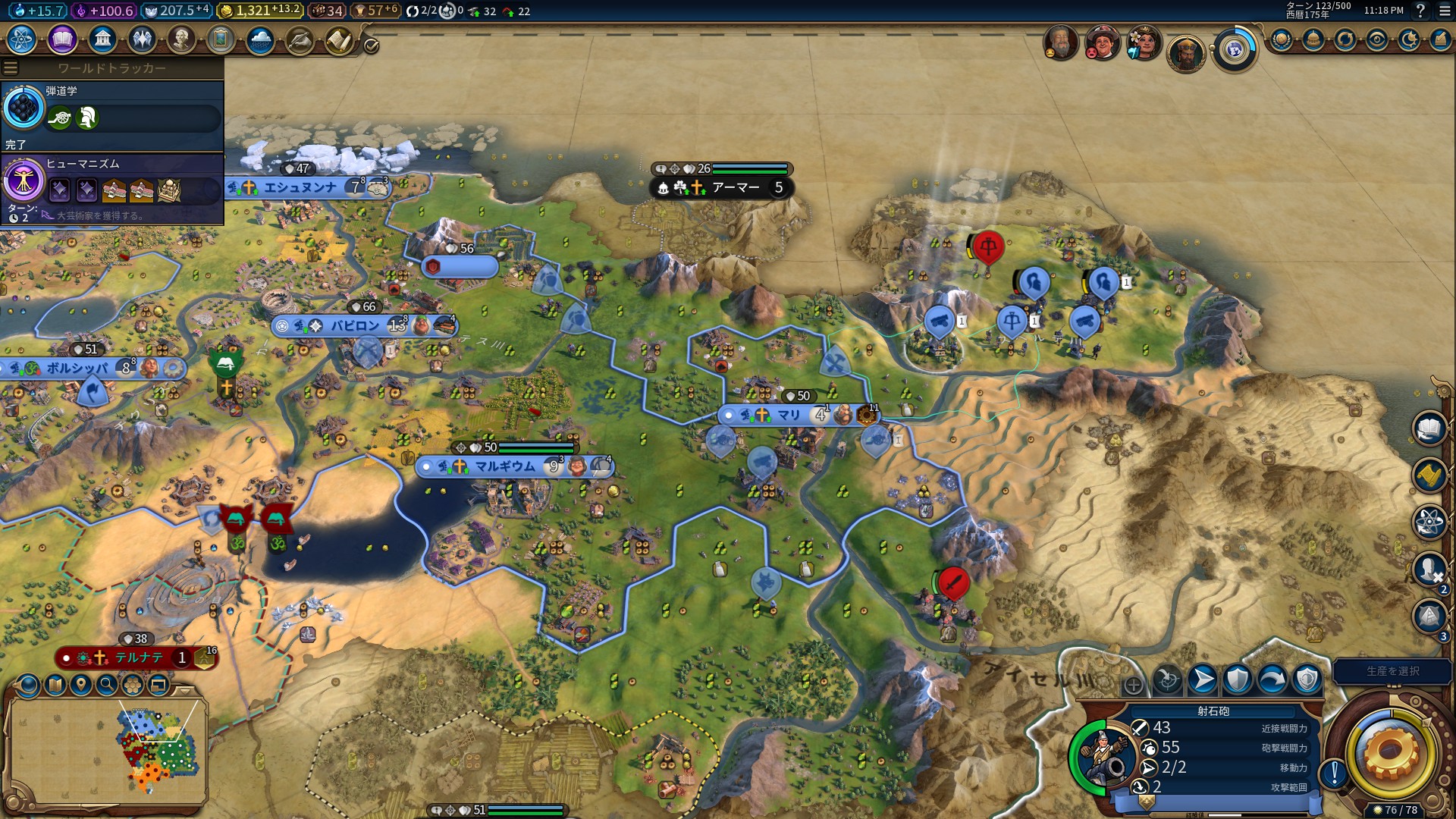The width and height of the screenshot is (1456, 819).
Task: Open the technology tree atom icon
Action: (x=22, y=39)
